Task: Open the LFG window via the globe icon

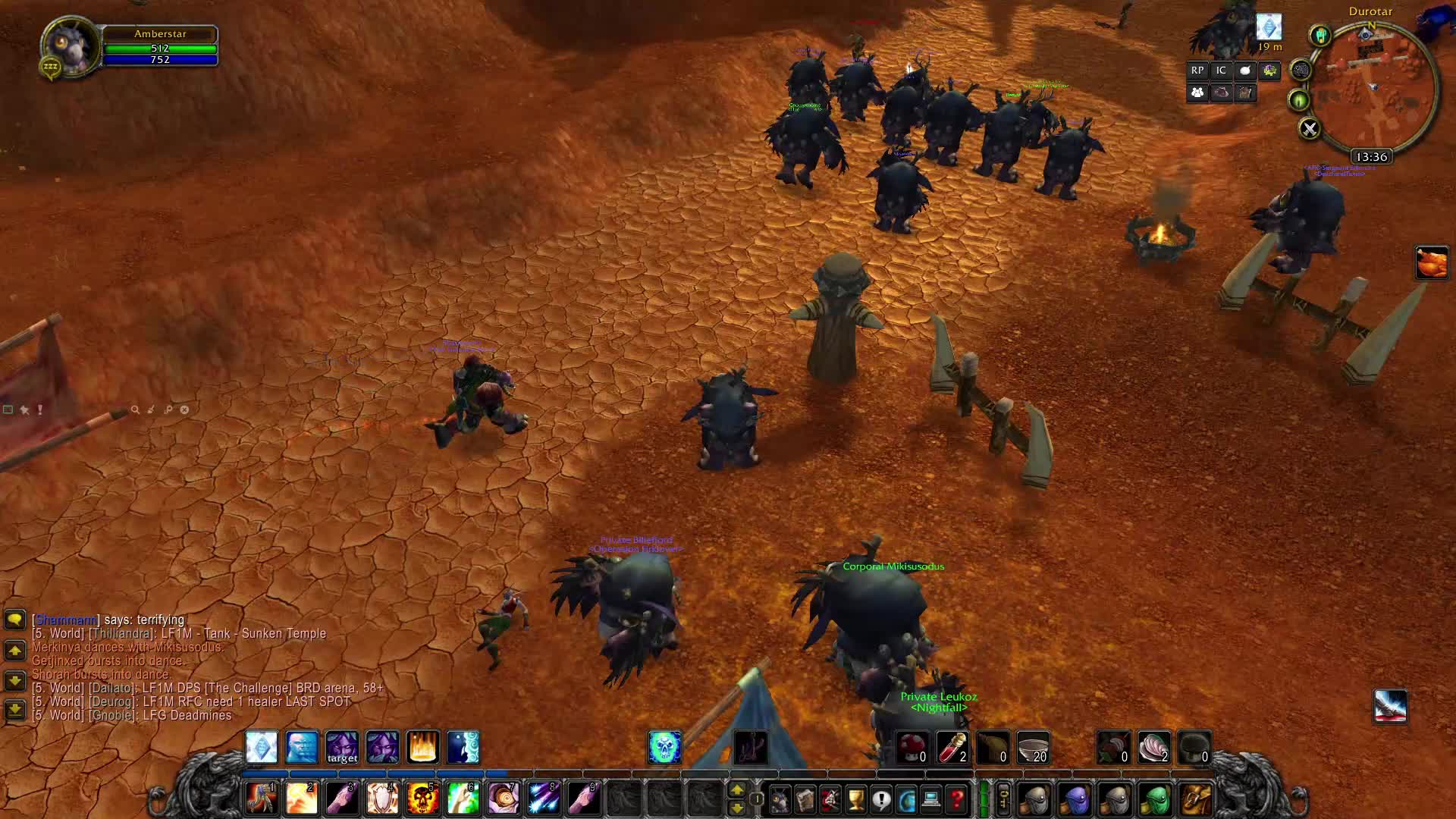Action: (x=905, y=798)
